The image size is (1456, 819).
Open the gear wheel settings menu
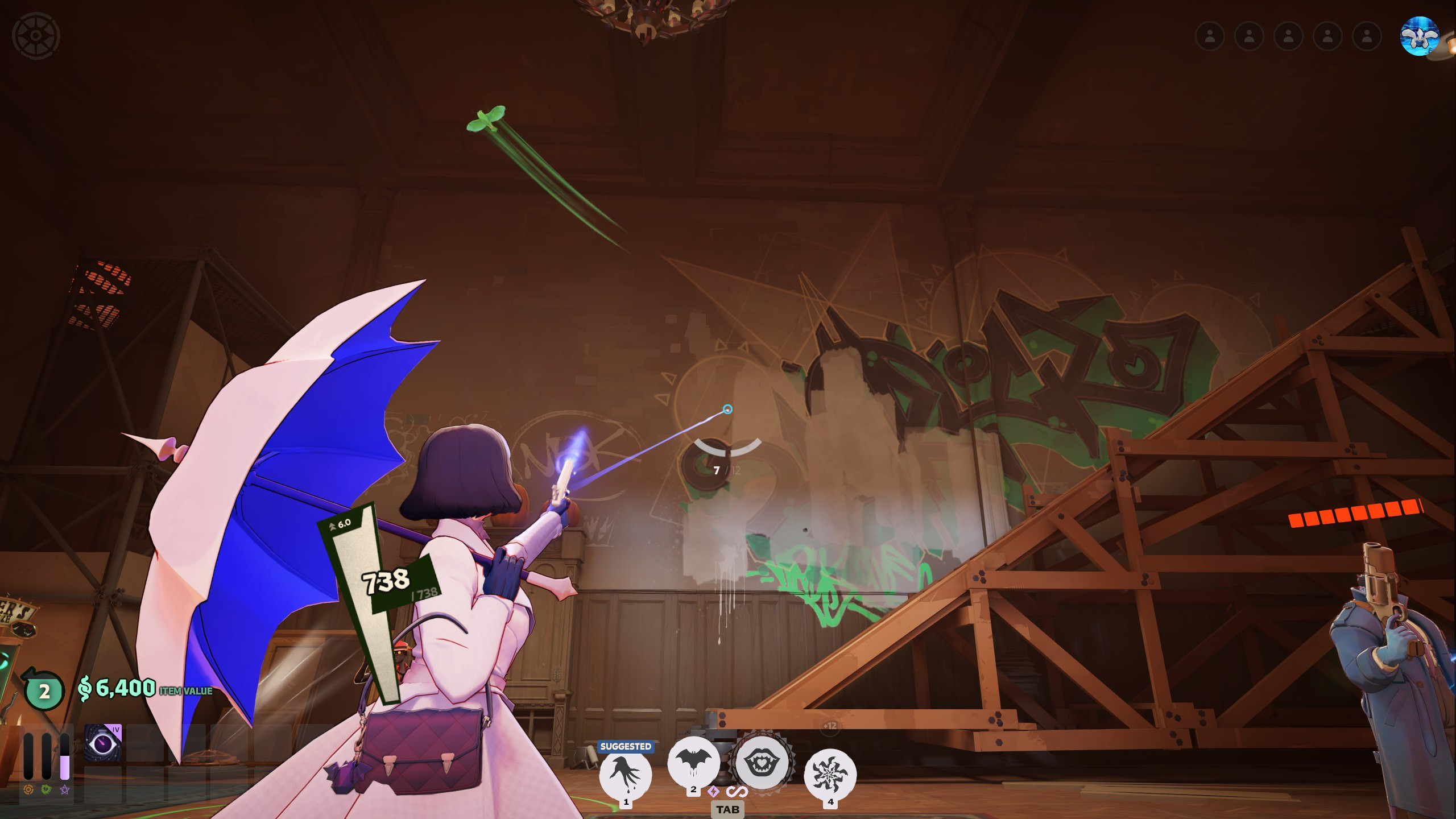tap(36, 35)
